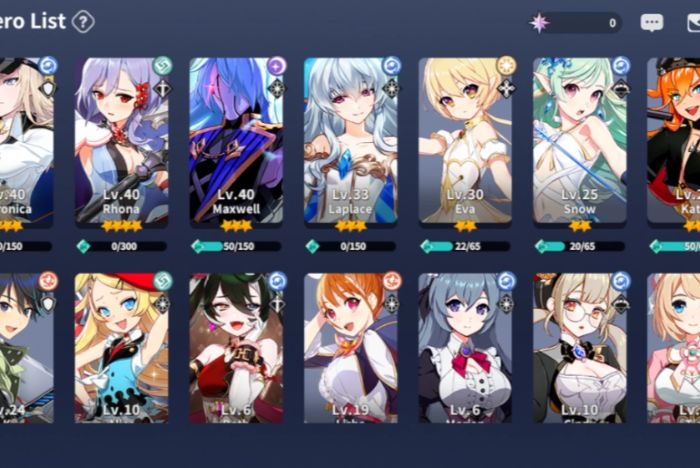
Task: Open the Lv.10 blonde red-beret hero
Action: pyautogui.click(x=122, y=348)
